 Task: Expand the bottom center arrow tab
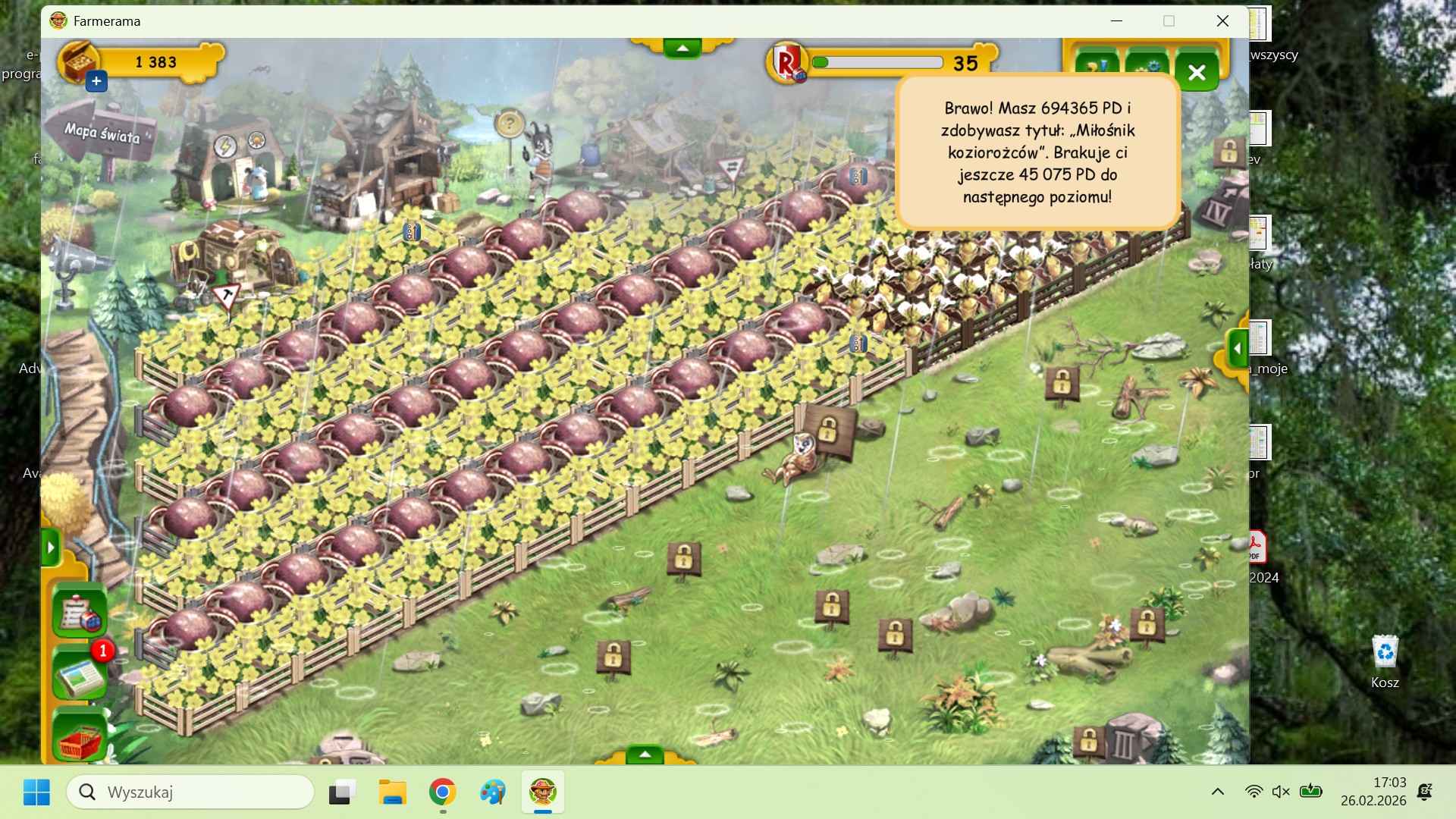tap(645, 754)
